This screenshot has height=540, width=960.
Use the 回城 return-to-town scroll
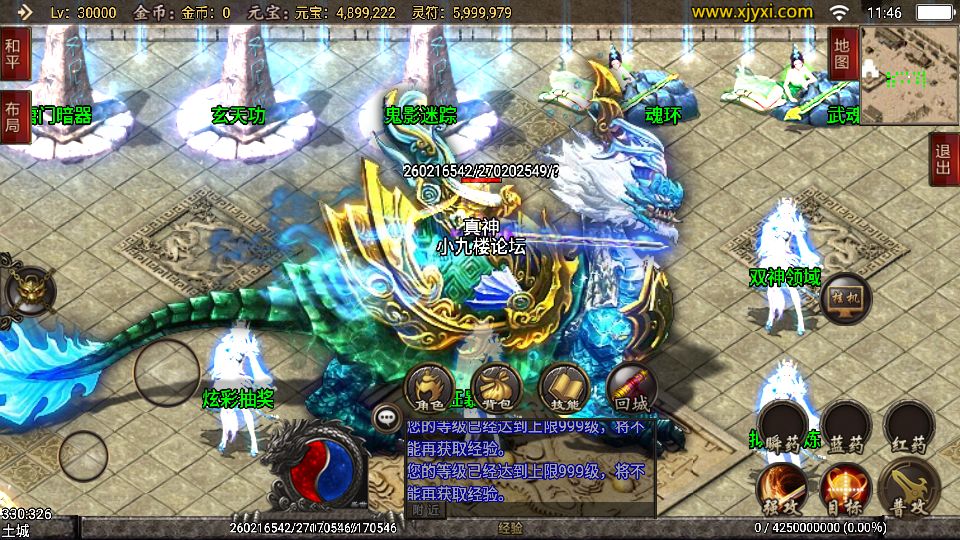pyautogui.click(x=631, y=388)
